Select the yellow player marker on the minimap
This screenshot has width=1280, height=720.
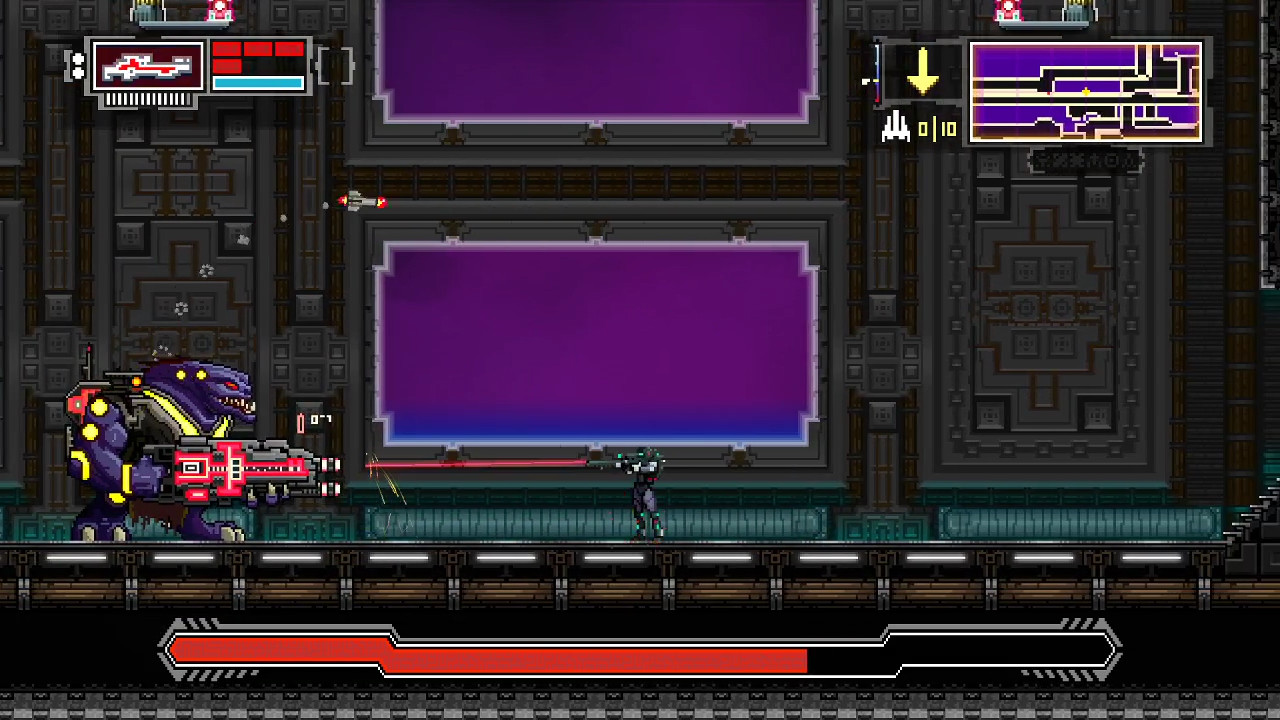click(x=1086, y=92)
